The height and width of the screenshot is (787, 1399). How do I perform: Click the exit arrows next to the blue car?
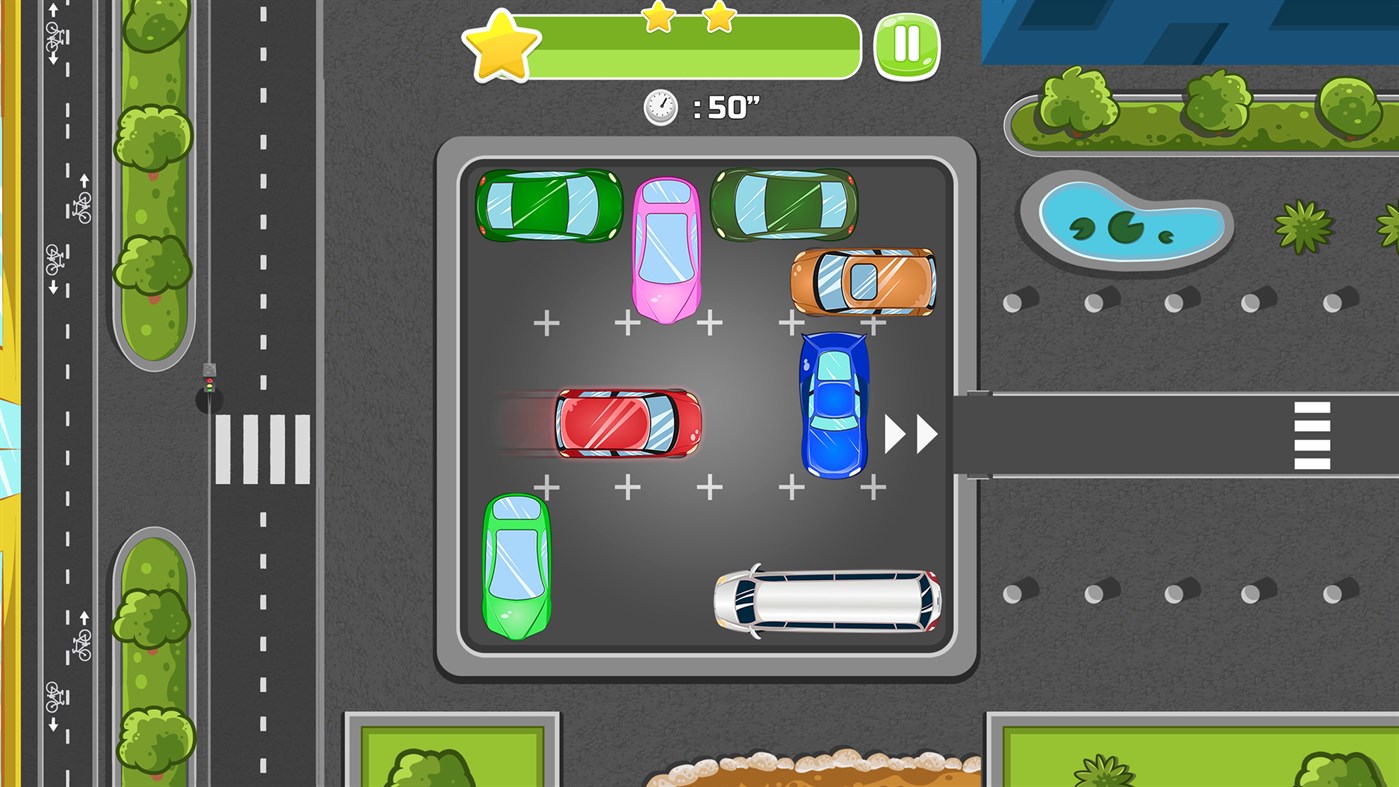click(x=911, y=434)
